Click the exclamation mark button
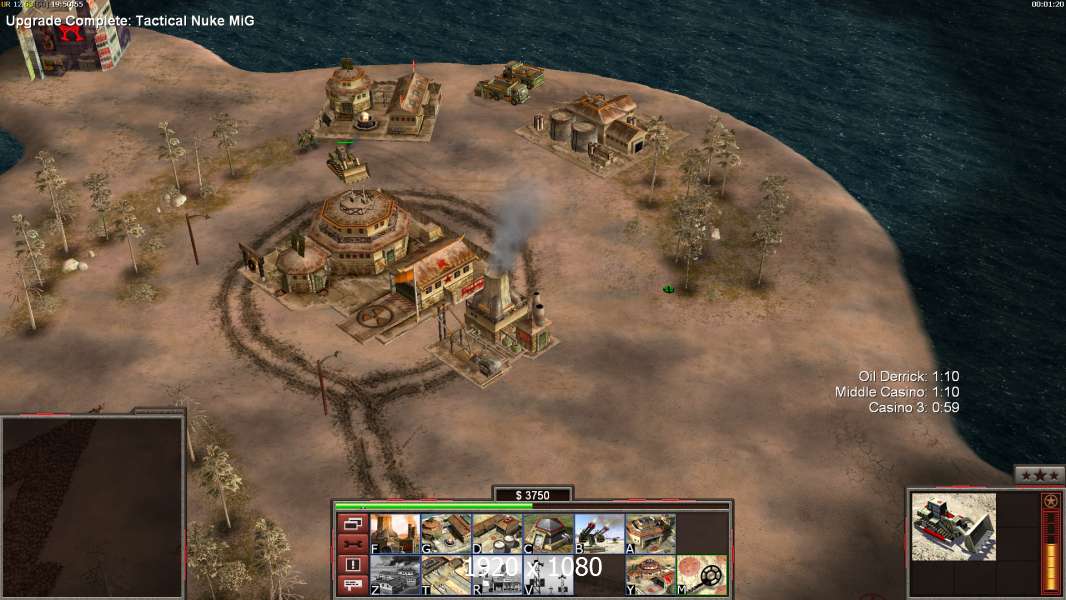This screenshot has width=1066, height=600. (352, 565)
